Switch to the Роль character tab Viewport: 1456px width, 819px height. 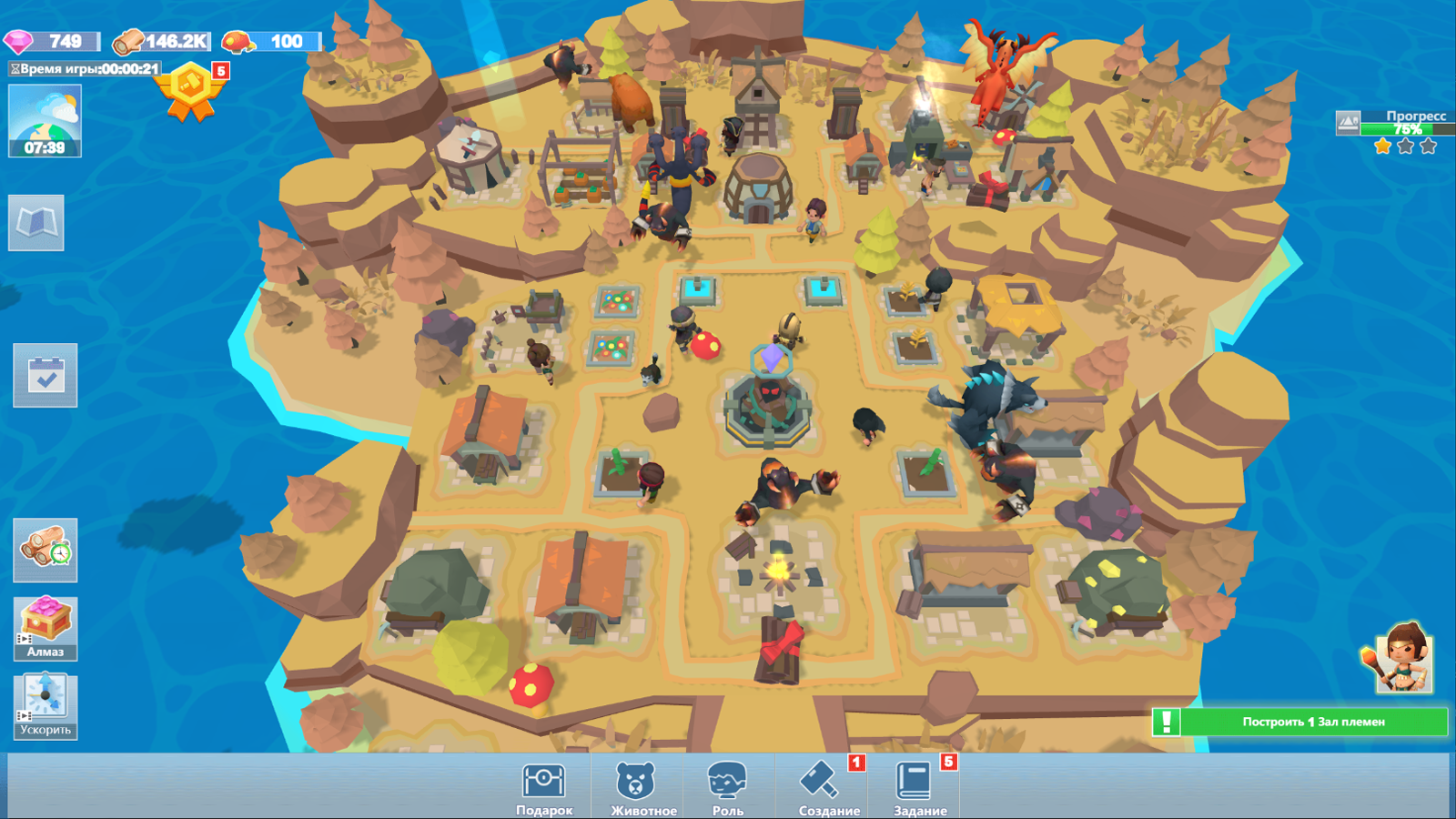click(x=728, y=783)
